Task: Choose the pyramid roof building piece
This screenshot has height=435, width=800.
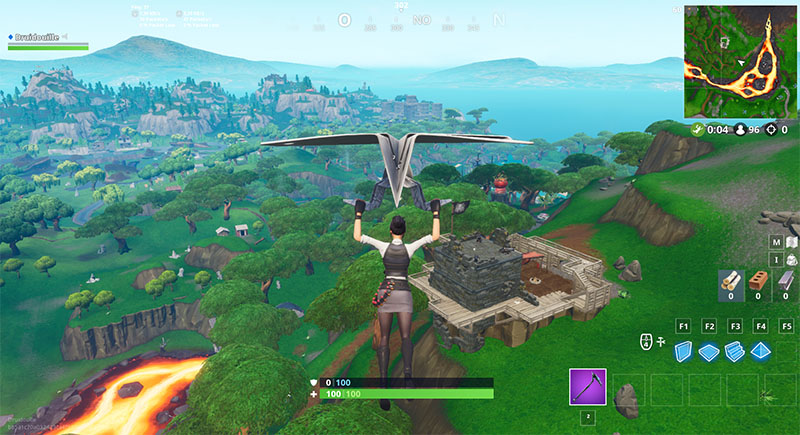Action: point(760,351)
